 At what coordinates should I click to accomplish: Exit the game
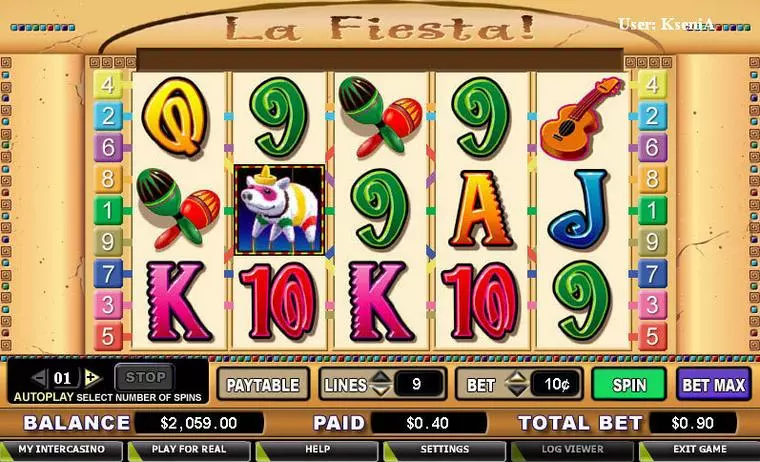click(x=699, y=450)
